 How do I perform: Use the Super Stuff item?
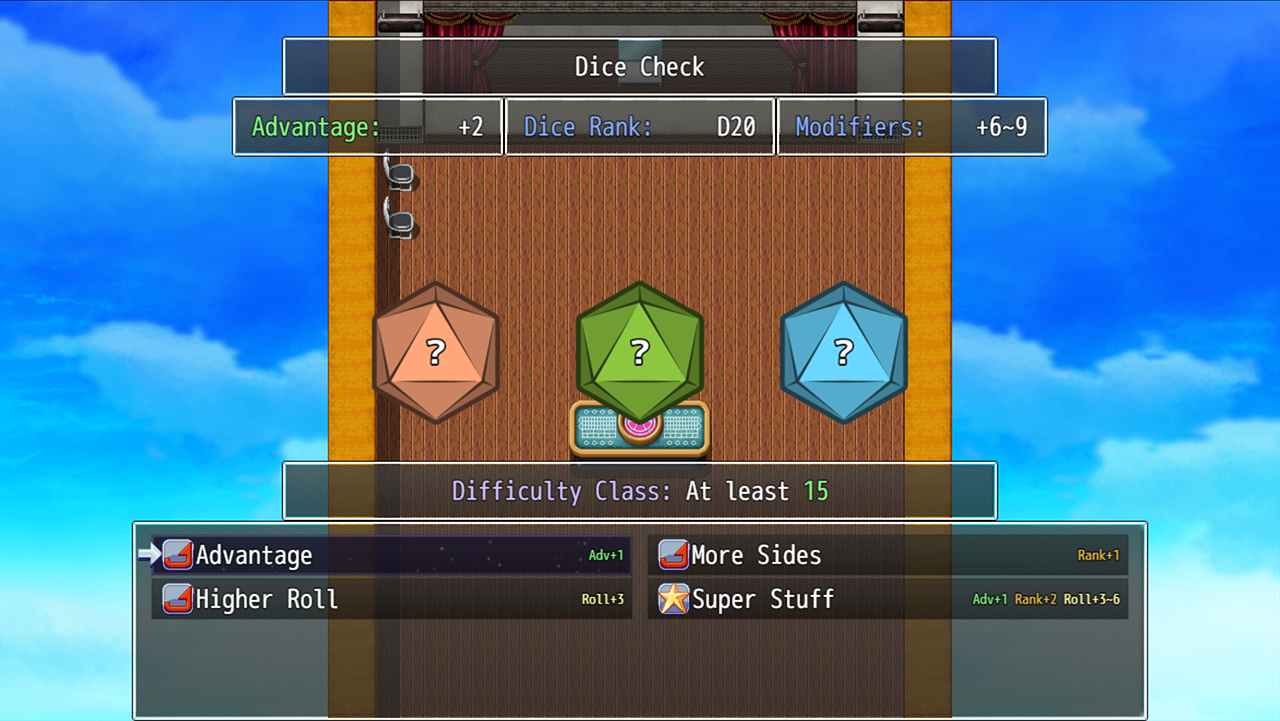[888, 599]
